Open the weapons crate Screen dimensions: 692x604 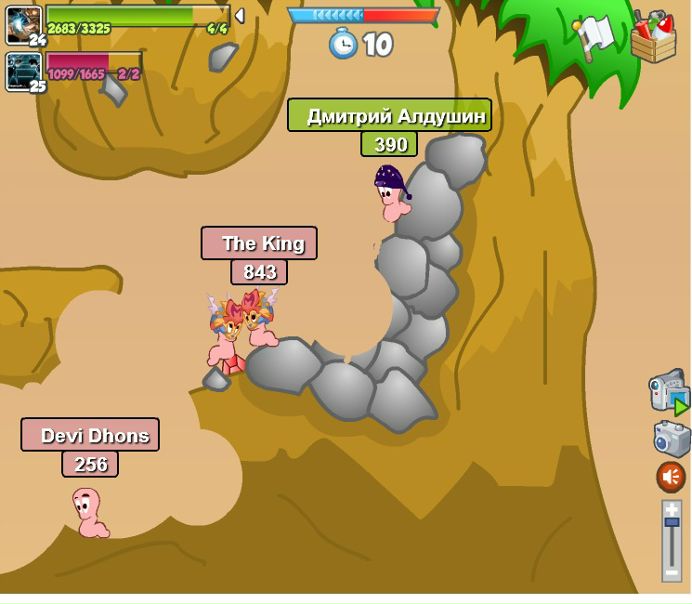[653, 38]
